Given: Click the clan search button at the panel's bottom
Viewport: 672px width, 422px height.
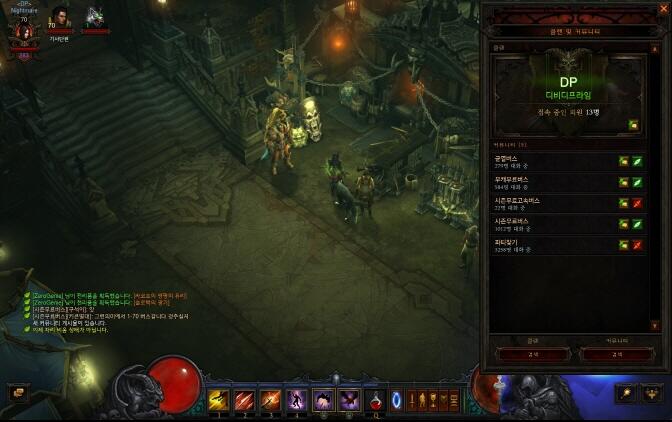Looking at the screenshot, I should coord(532,354).
